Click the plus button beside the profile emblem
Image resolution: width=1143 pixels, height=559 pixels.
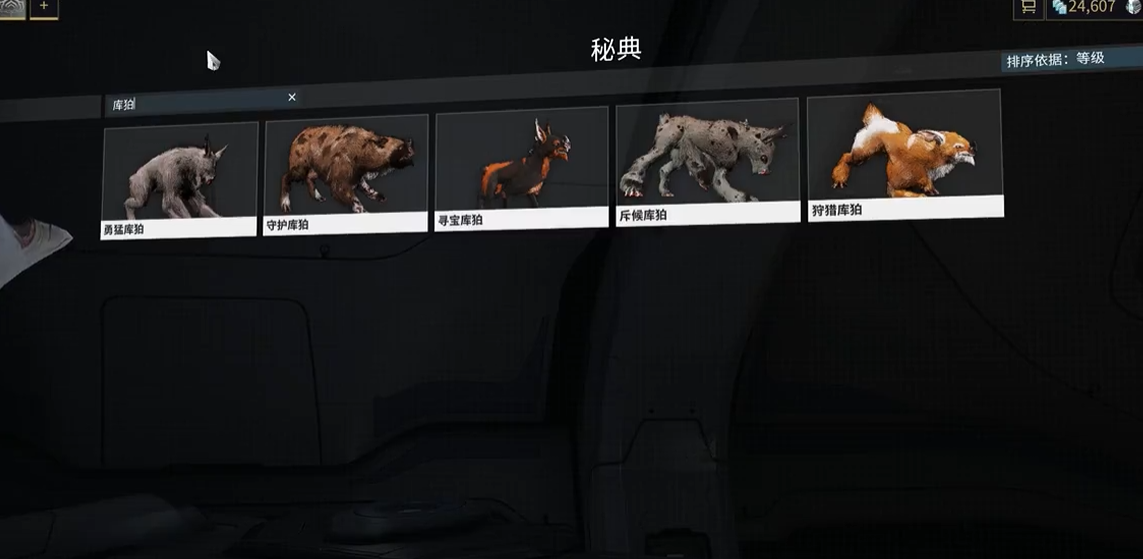(x=44, y=8)
